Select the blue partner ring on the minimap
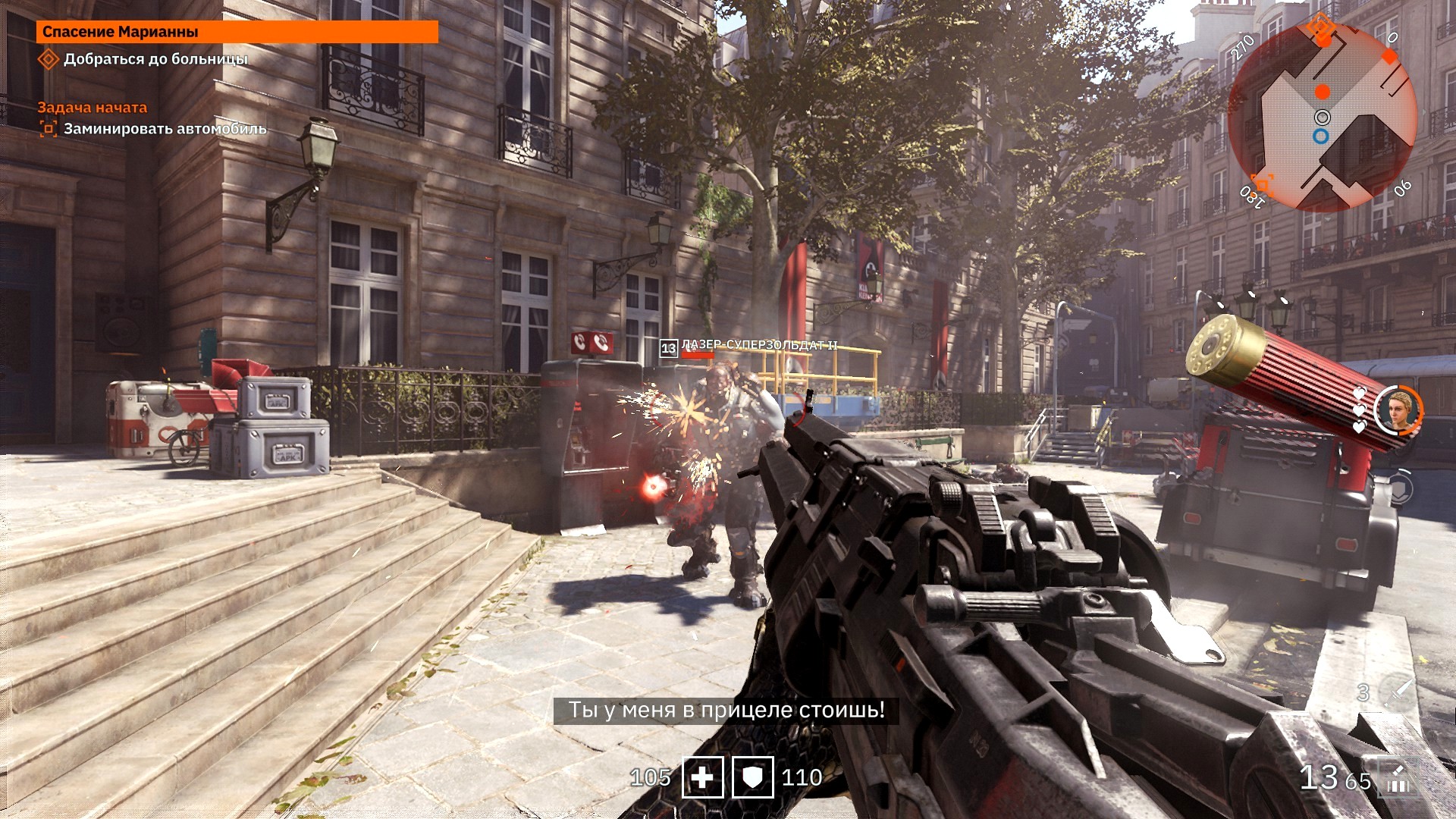Screen dimensions: 1456x819 [1321, 136]
